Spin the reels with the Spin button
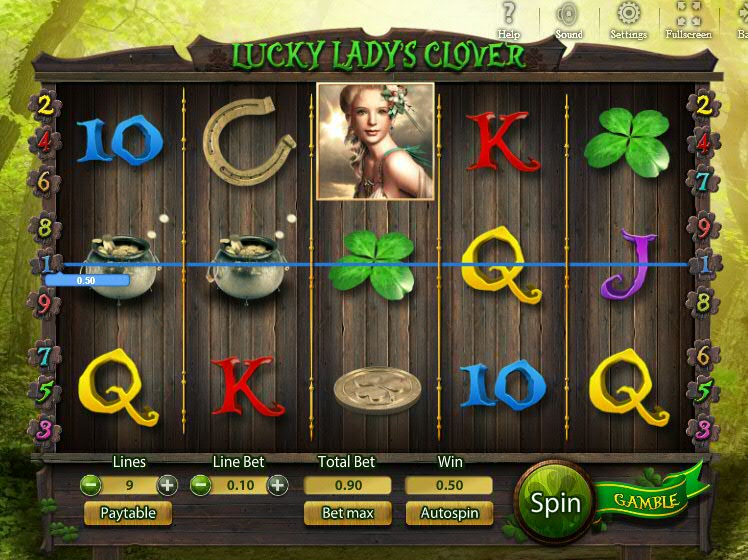 [x=555, y=502]
